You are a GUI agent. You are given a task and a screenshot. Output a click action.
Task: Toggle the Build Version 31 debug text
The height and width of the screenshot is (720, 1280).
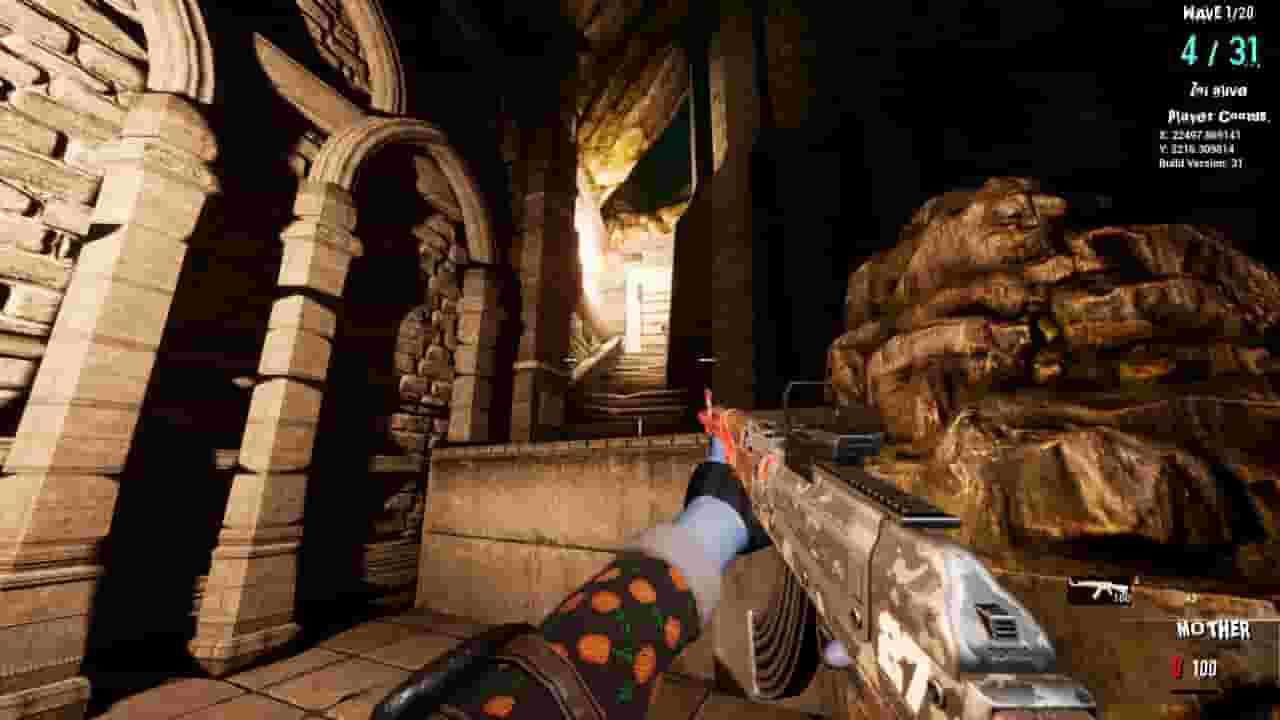1200,162
